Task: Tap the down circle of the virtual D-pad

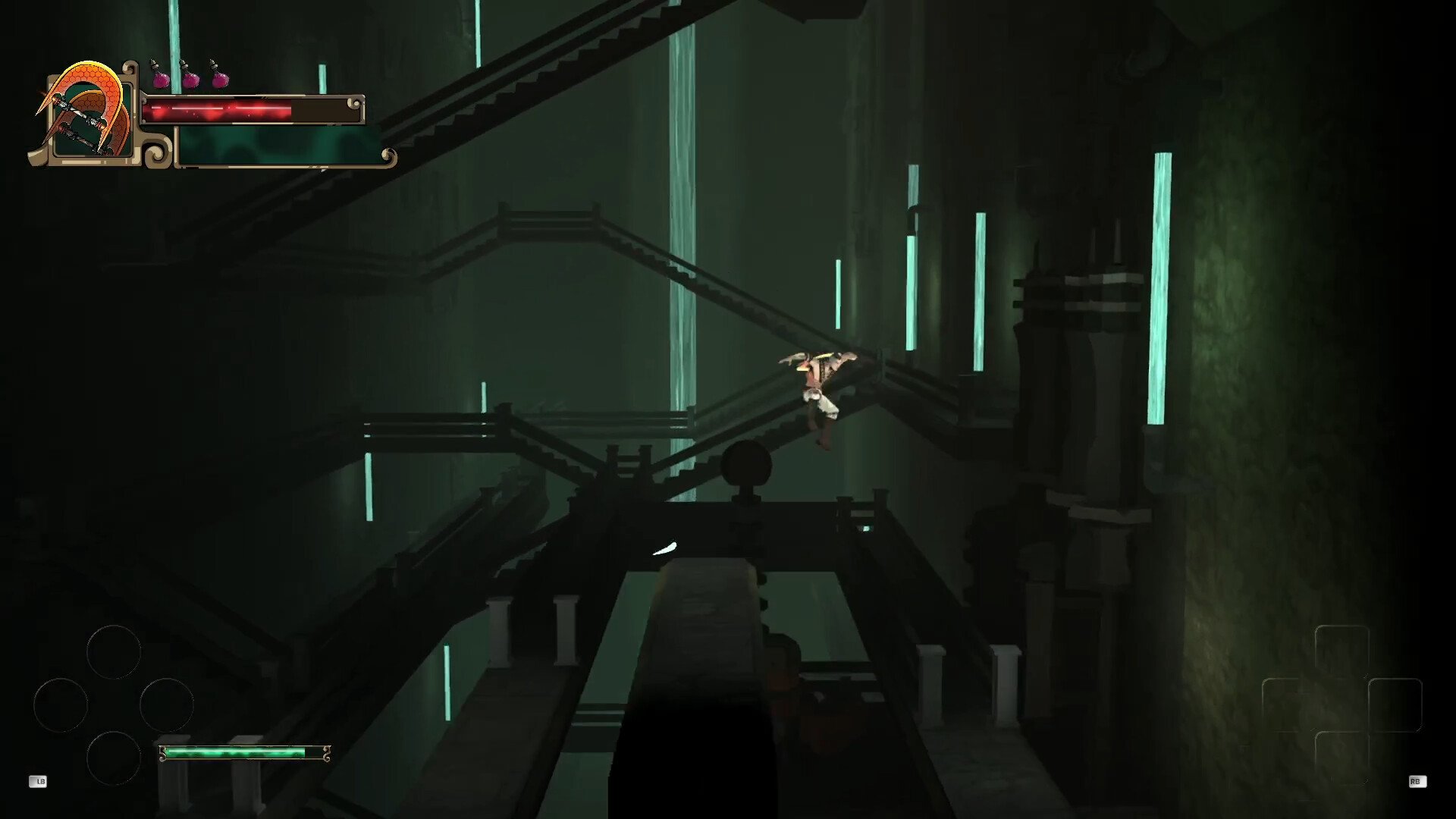Action: 114,758
